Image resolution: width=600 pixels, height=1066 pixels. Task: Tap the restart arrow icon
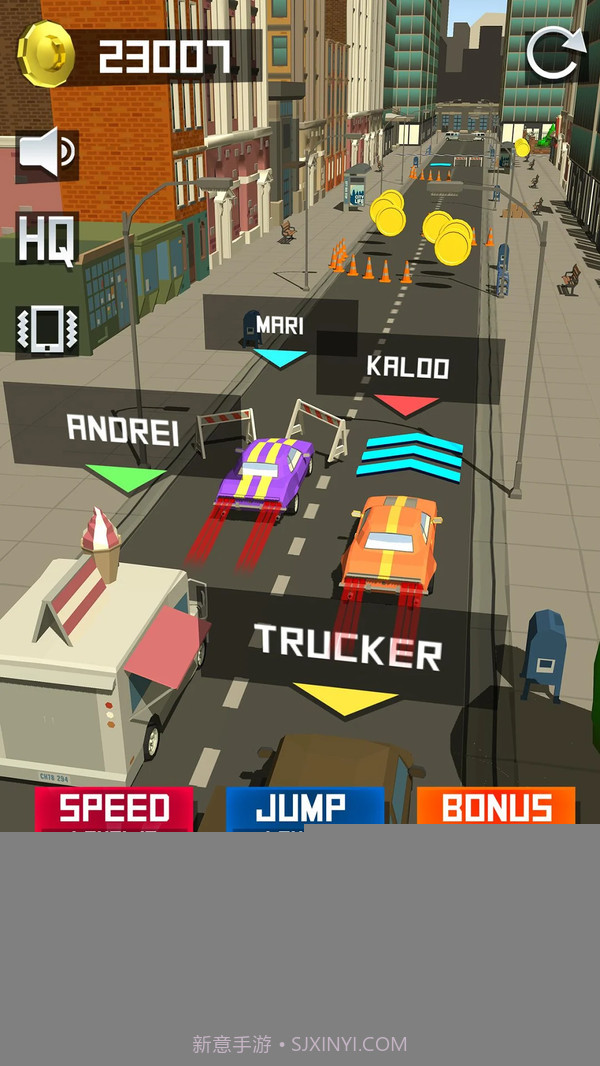click(556, 53)
